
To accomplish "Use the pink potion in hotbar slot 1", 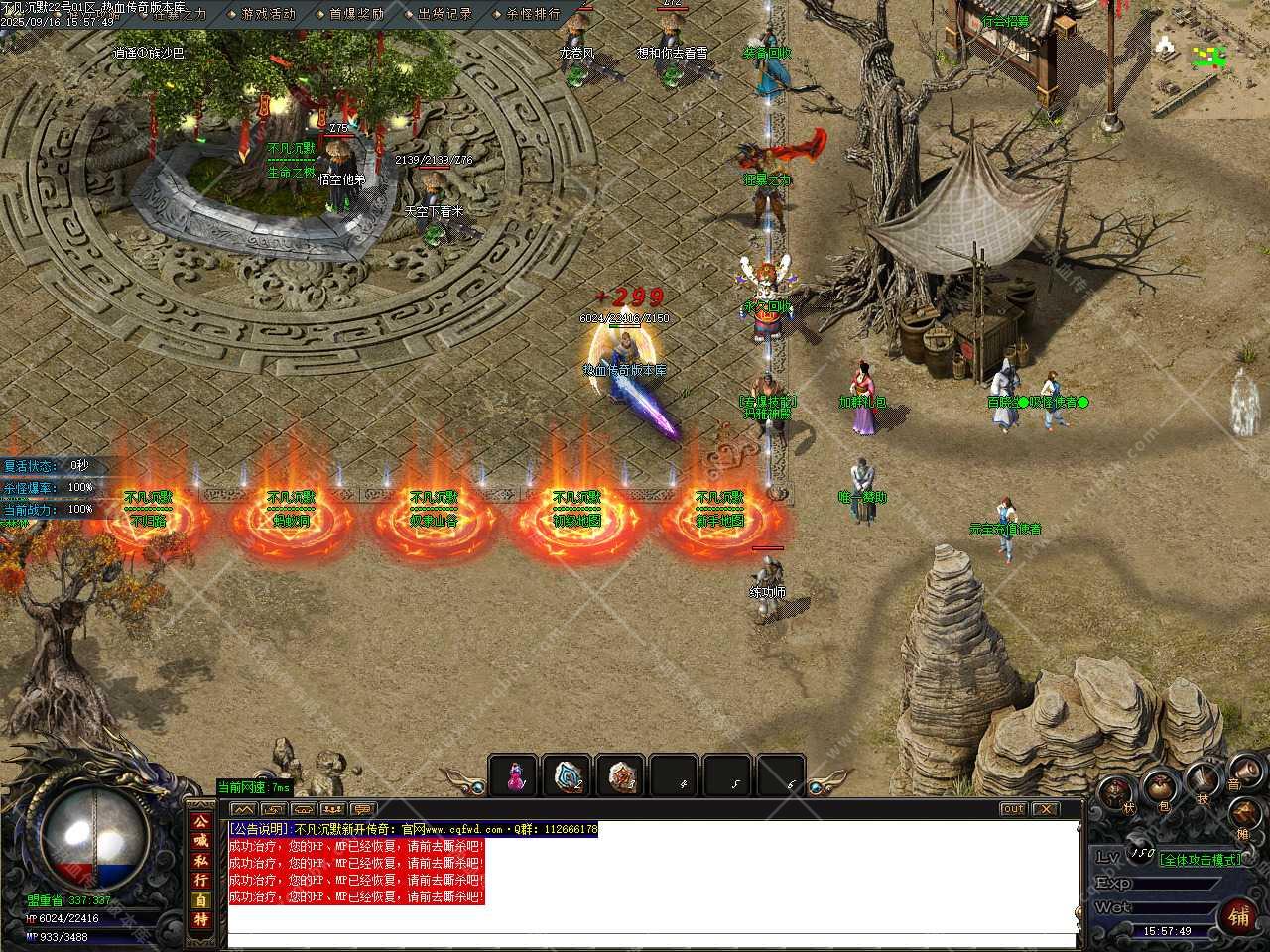I will coord(515,776).
